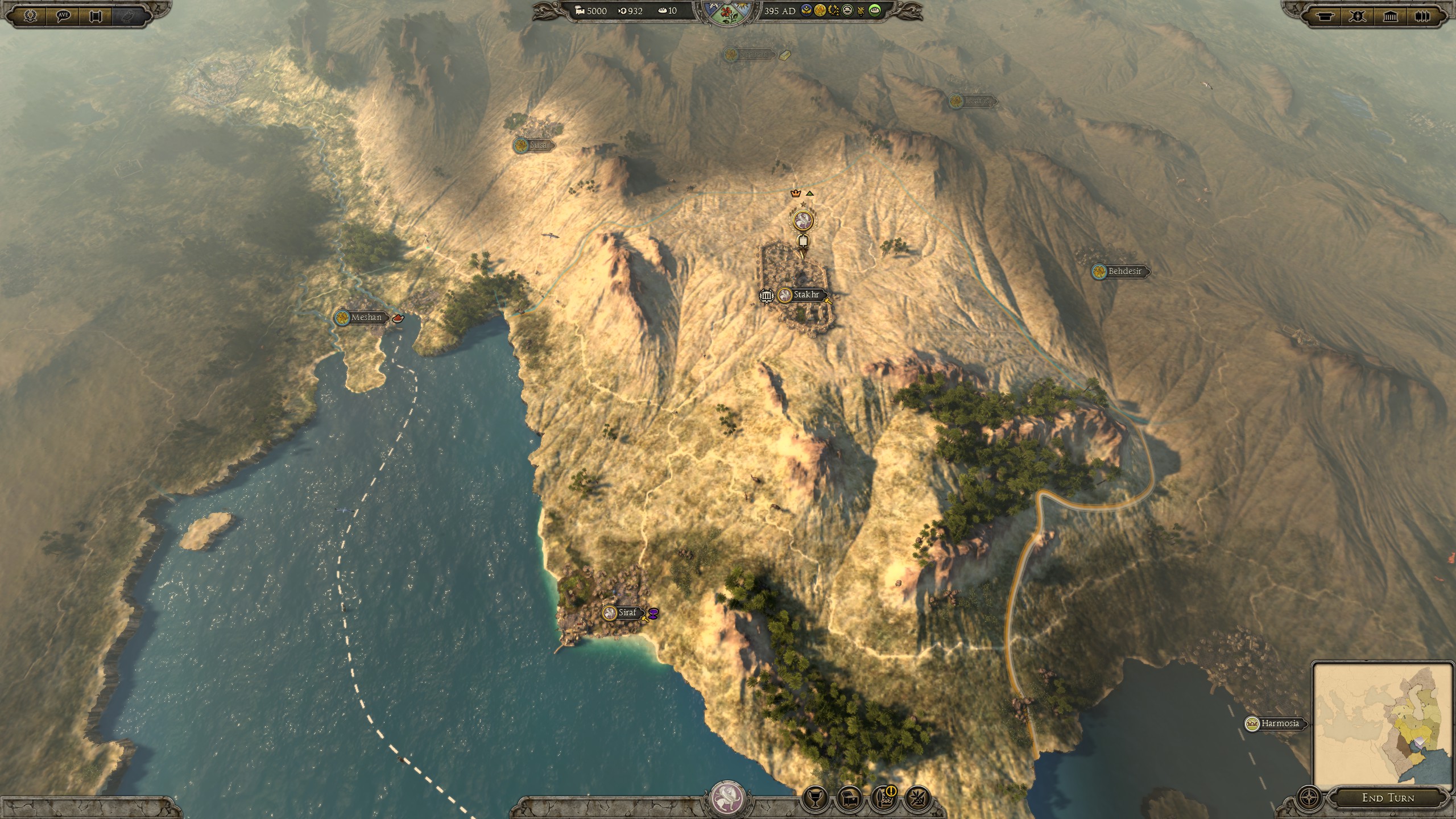Open the olive branch diplomacy button
This screenshot has width=1456, height=819.
point(917,799)
